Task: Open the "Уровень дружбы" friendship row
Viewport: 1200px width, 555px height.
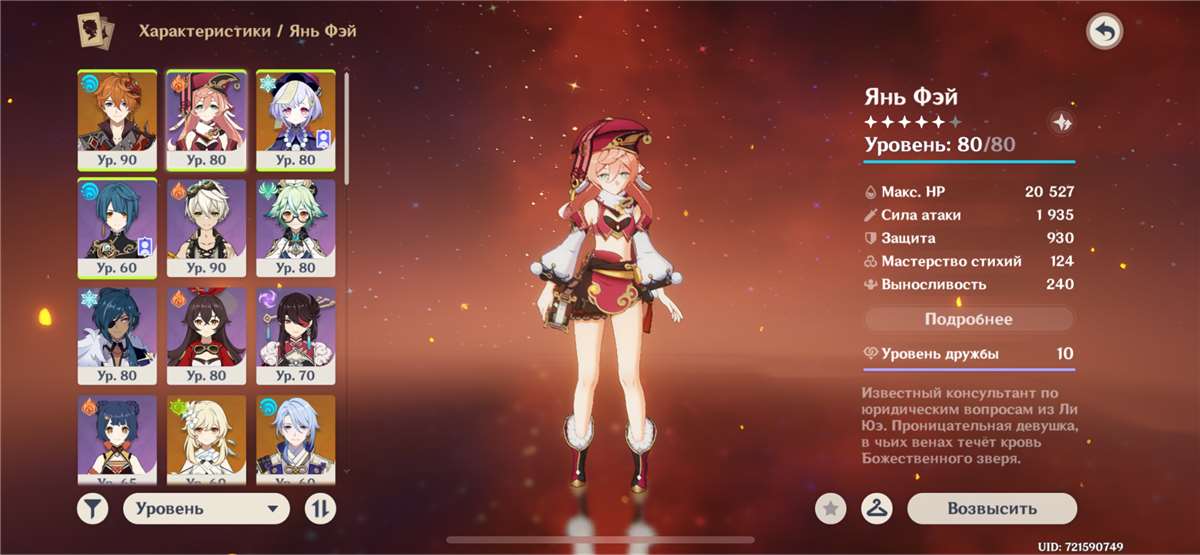Action: (968, 354)
